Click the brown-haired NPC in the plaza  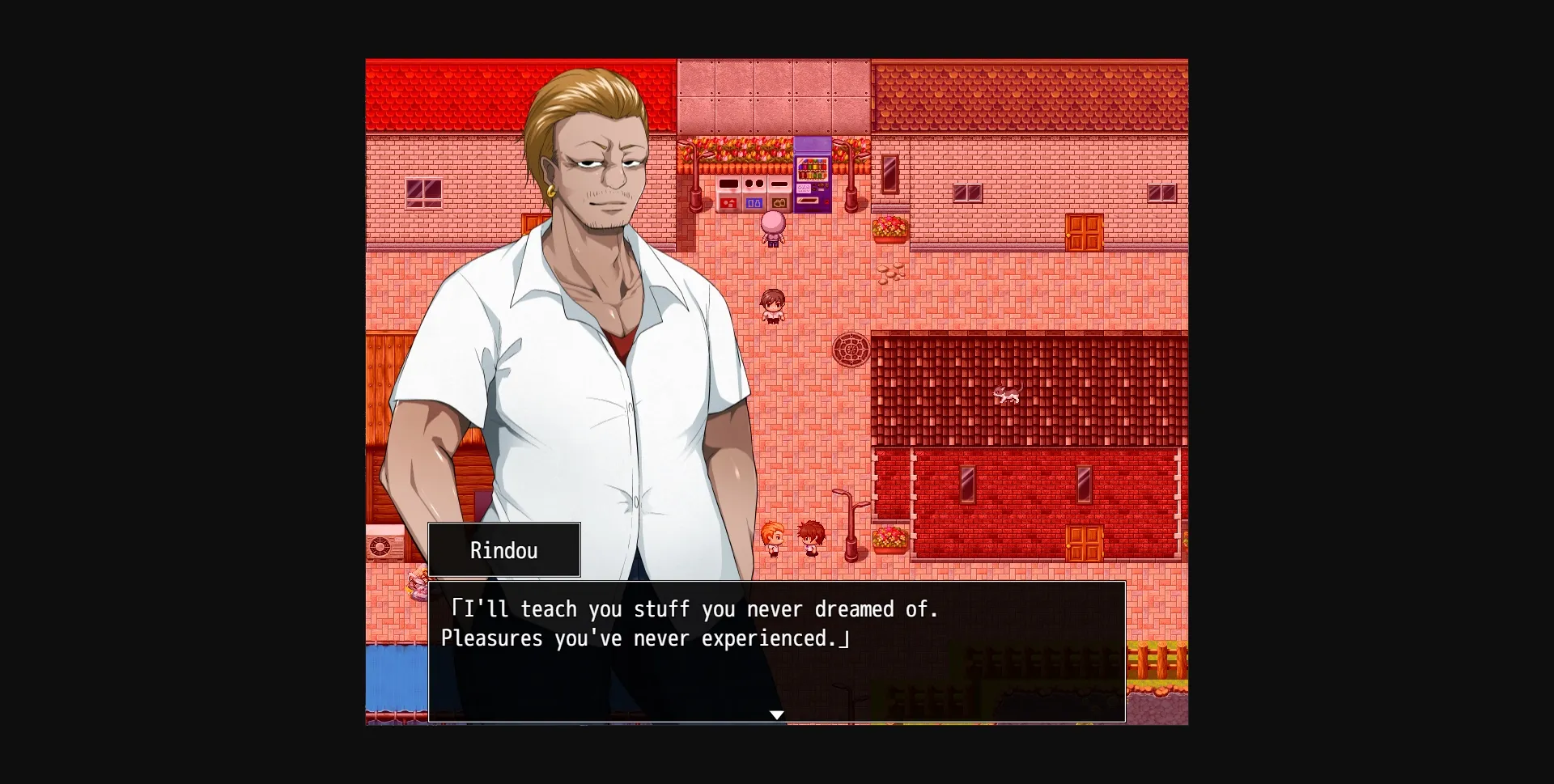pos(775,305)
